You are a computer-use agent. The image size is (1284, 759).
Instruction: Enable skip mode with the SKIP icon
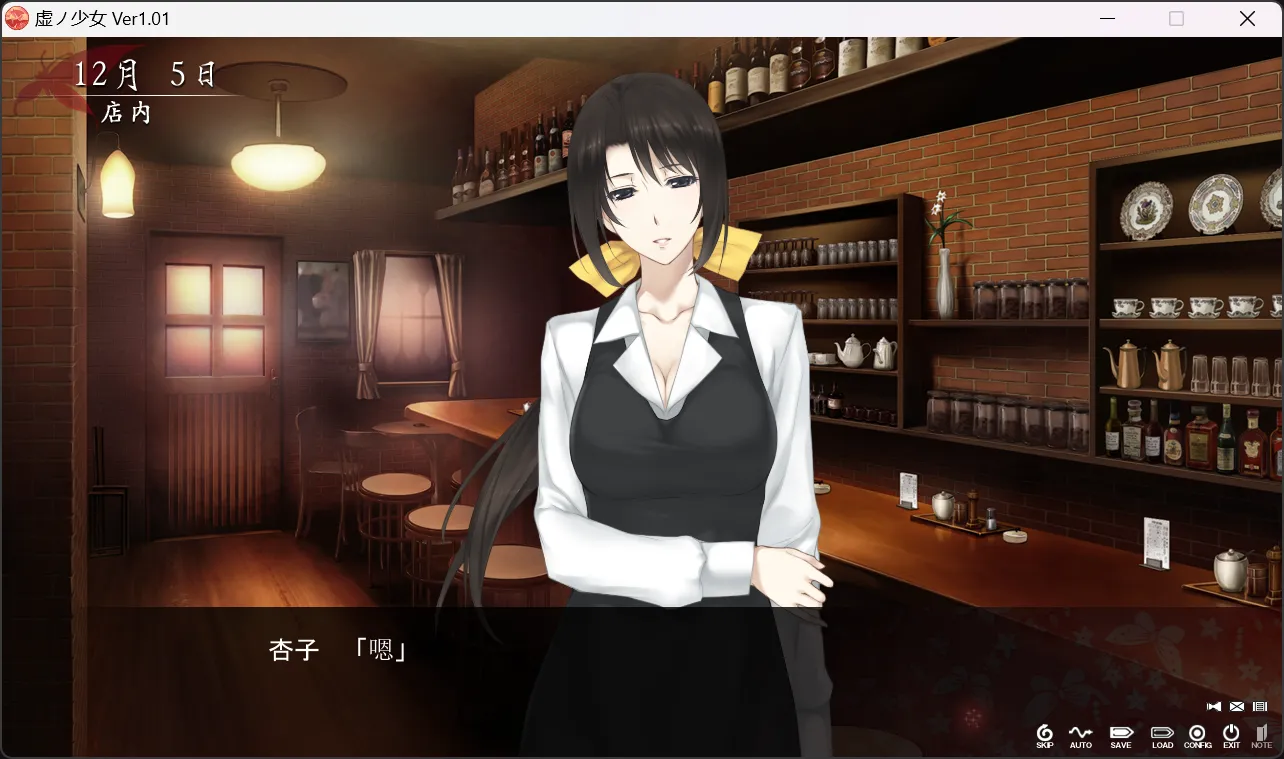click(1045, 735)
